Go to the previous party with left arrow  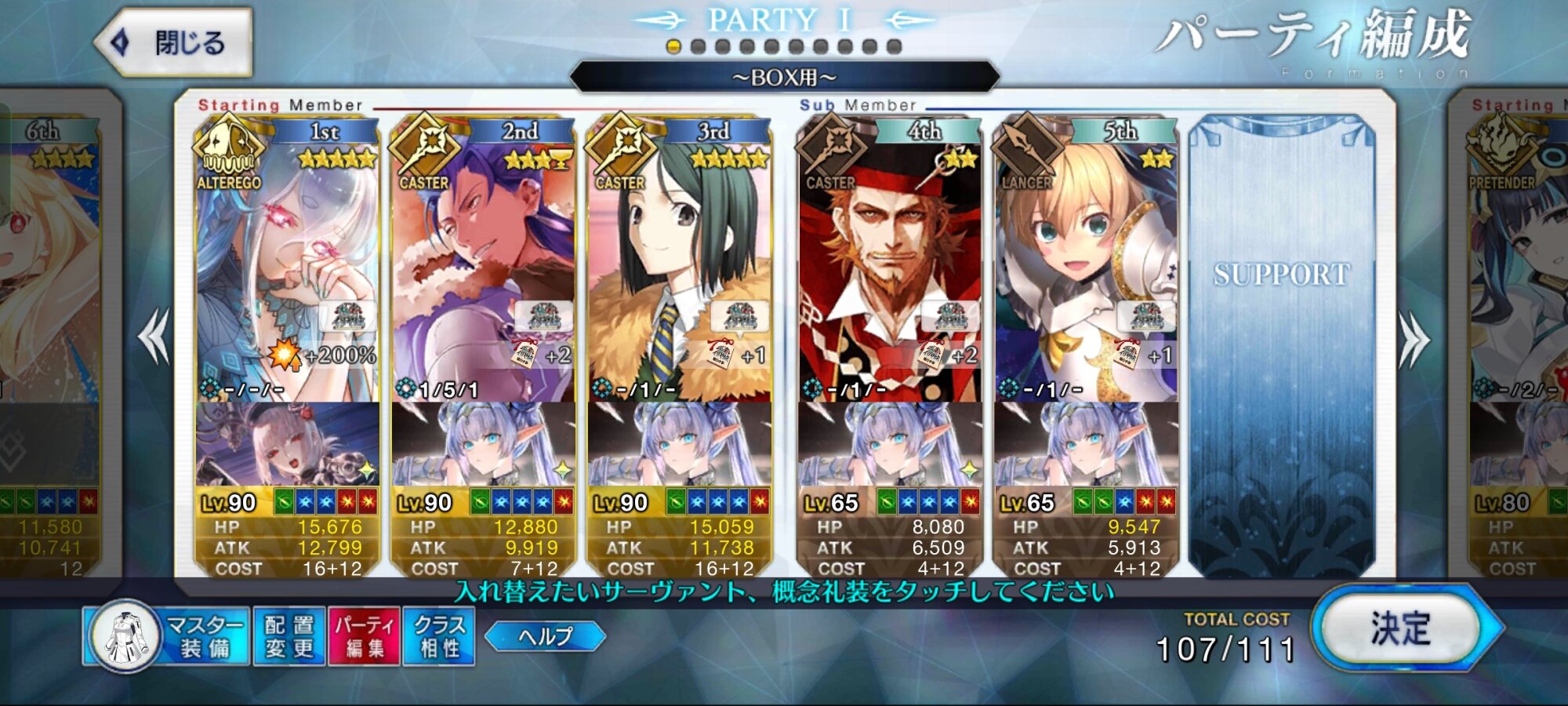point(154,337)
